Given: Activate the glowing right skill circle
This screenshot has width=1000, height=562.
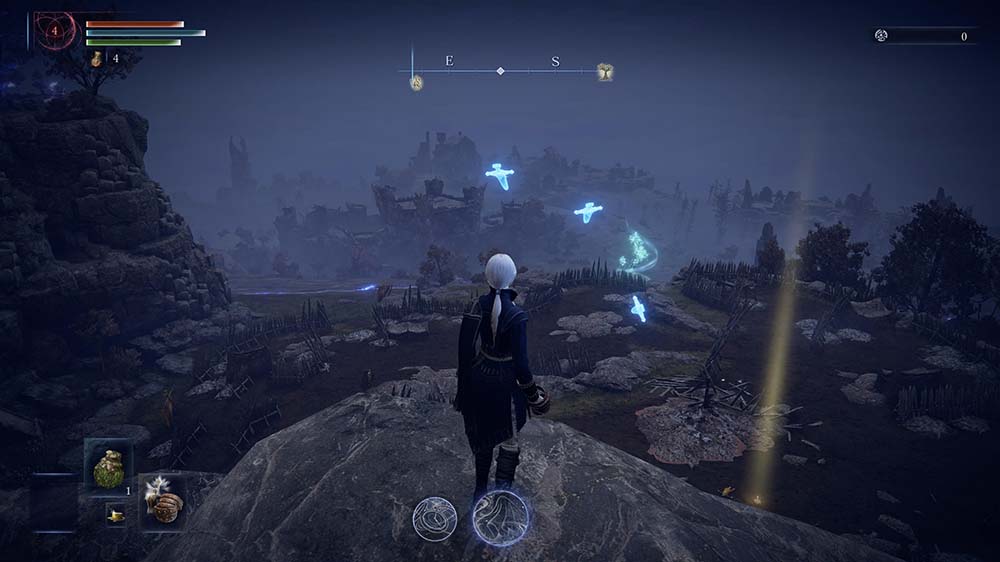Looking at the screenshot, I should pos(500,517).
